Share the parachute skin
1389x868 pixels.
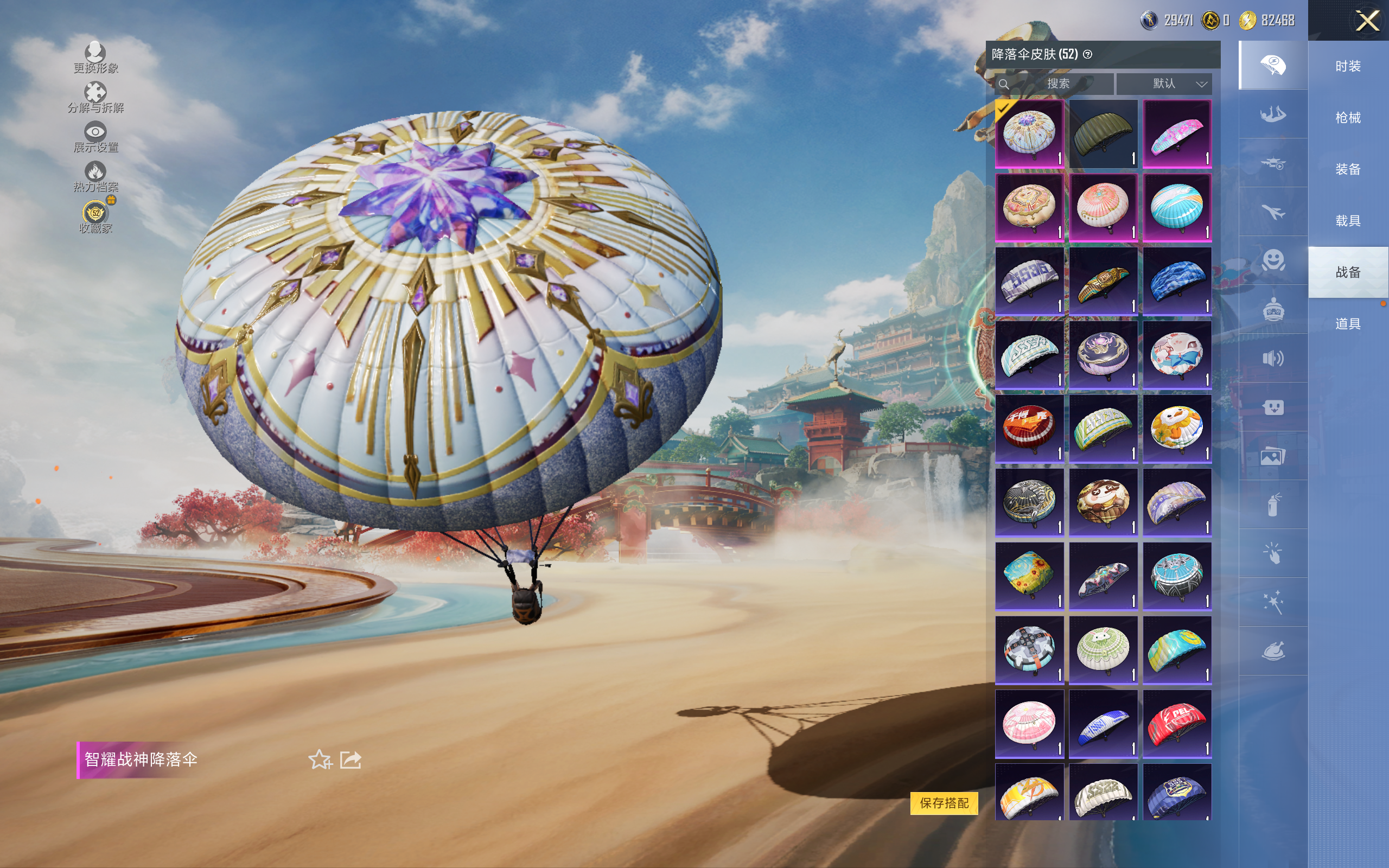(x=351, y=759)
